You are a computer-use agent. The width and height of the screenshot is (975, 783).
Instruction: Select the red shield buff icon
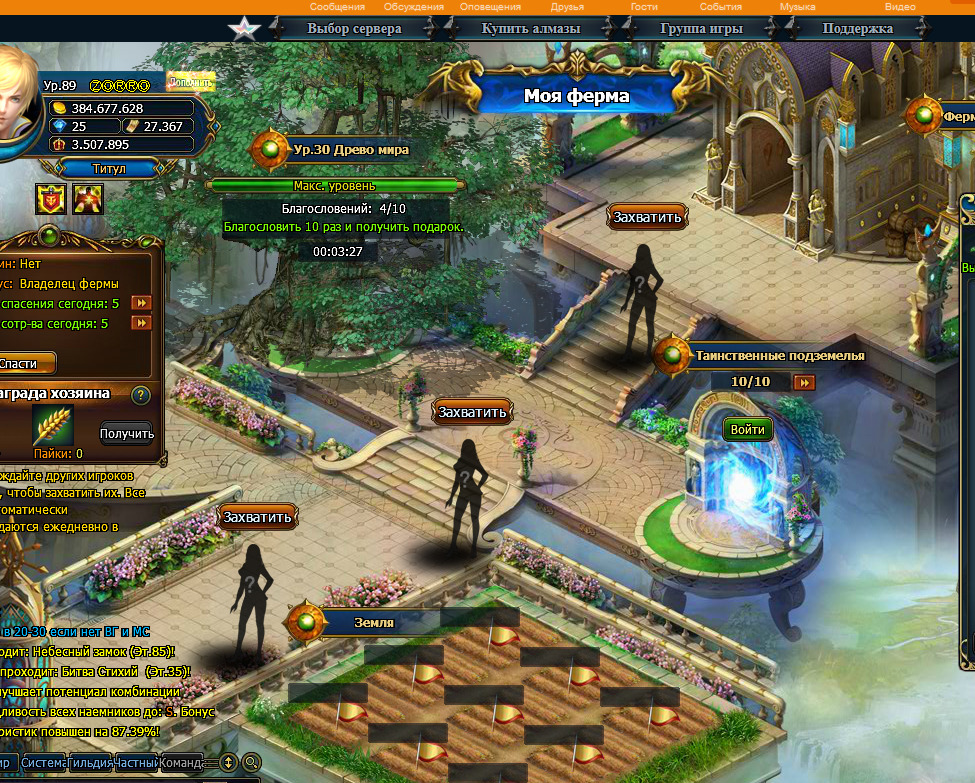pyautogui.click(x=51, y=200)
